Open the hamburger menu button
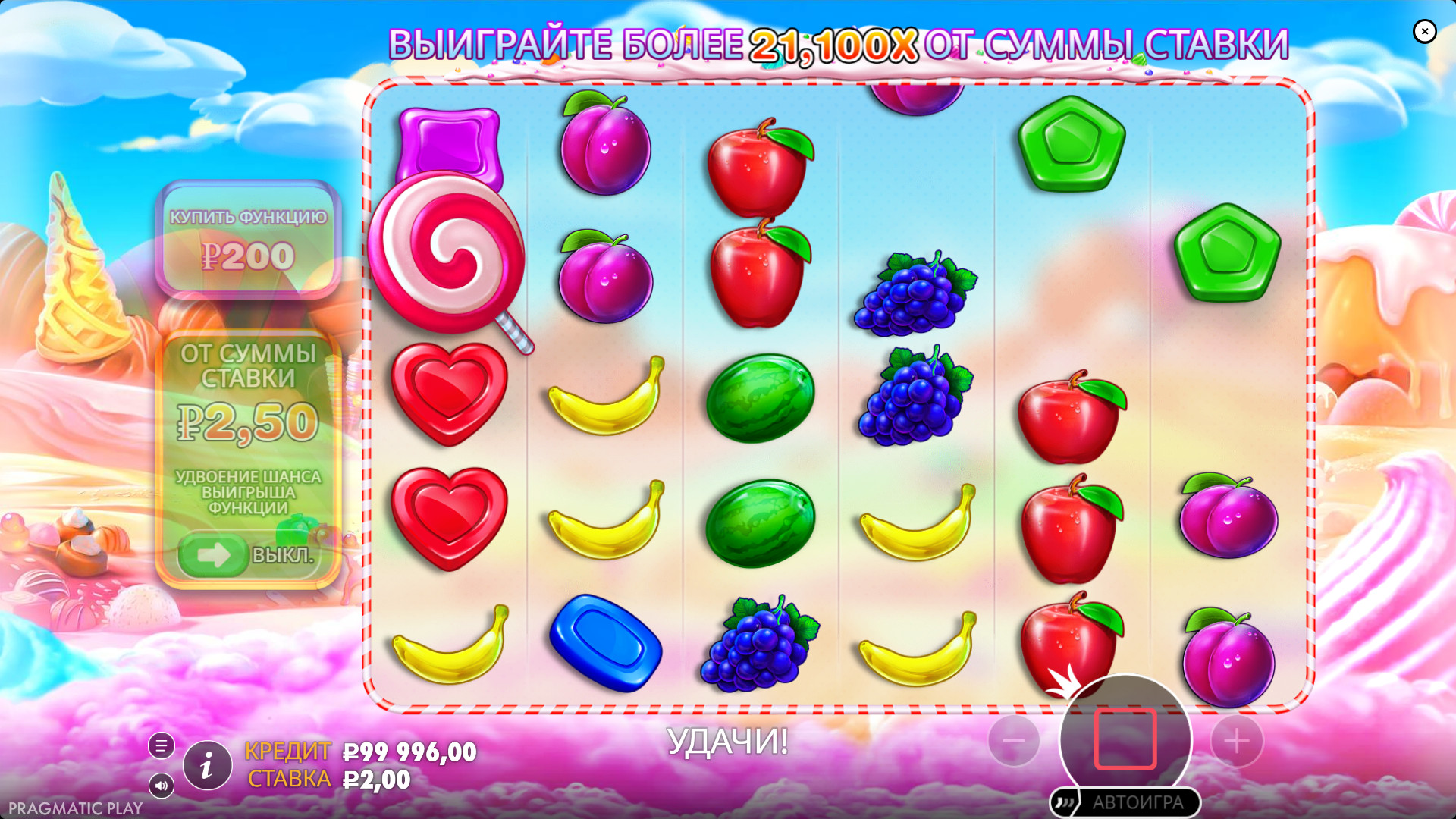 click(x=161, y=746)
